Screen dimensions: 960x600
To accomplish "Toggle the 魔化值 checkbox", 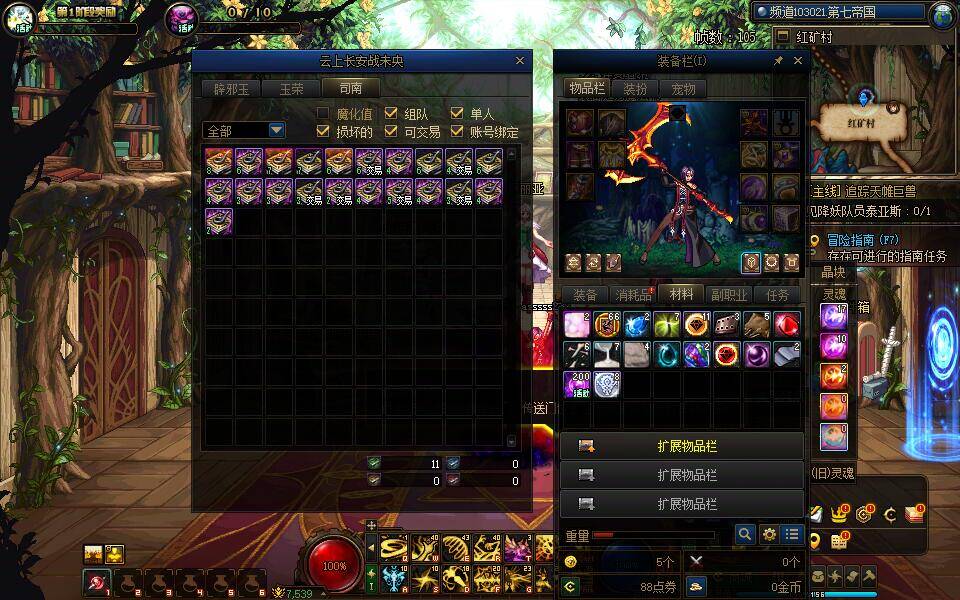I will pos(323,114).
